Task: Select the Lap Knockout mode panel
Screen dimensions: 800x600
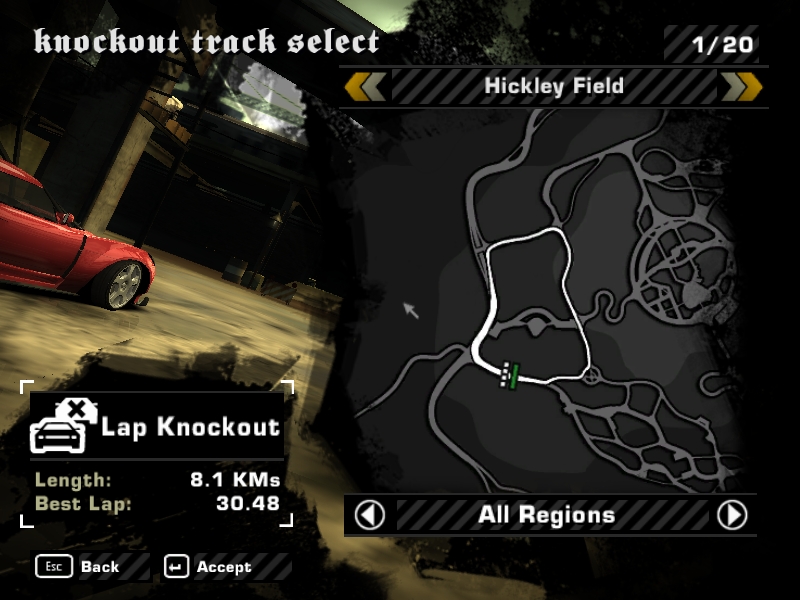Action: [156, 427]
